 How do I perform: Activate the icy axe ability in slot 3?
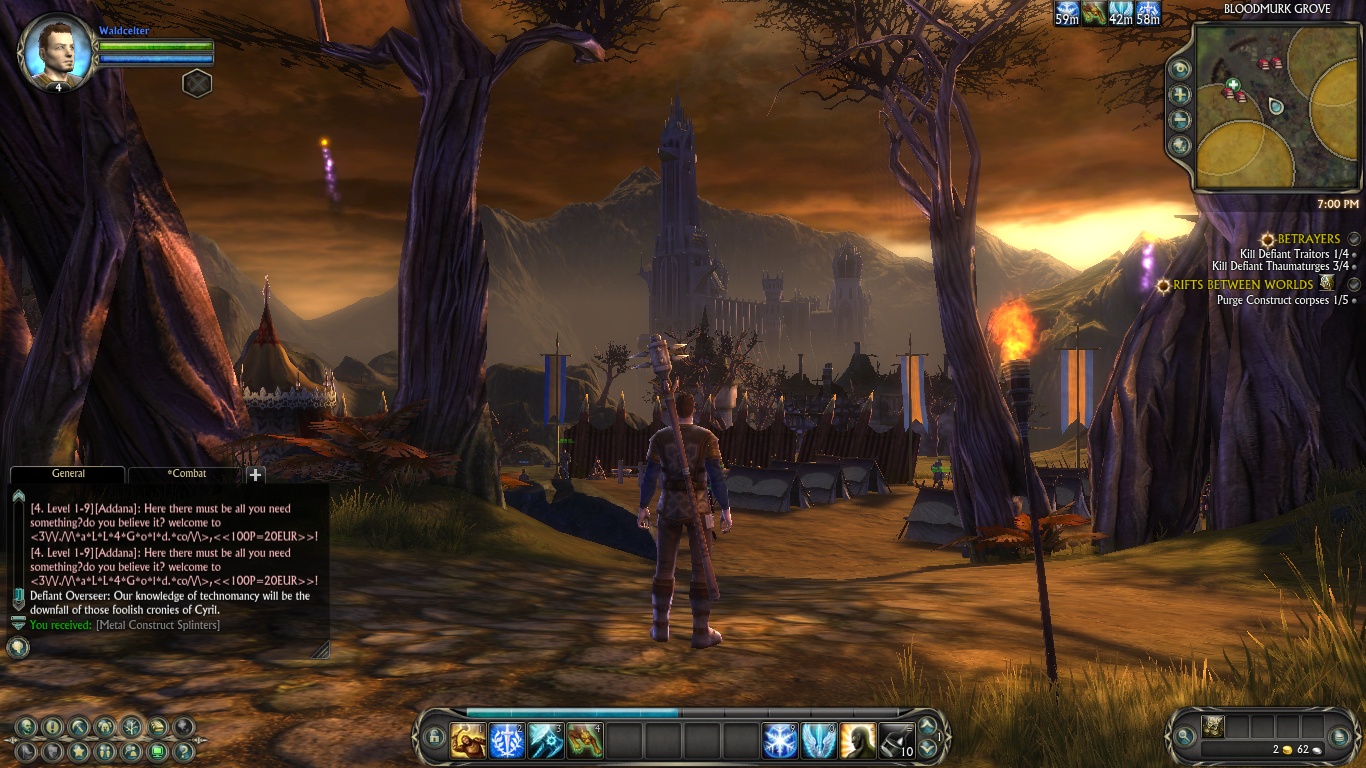[546, 741]
